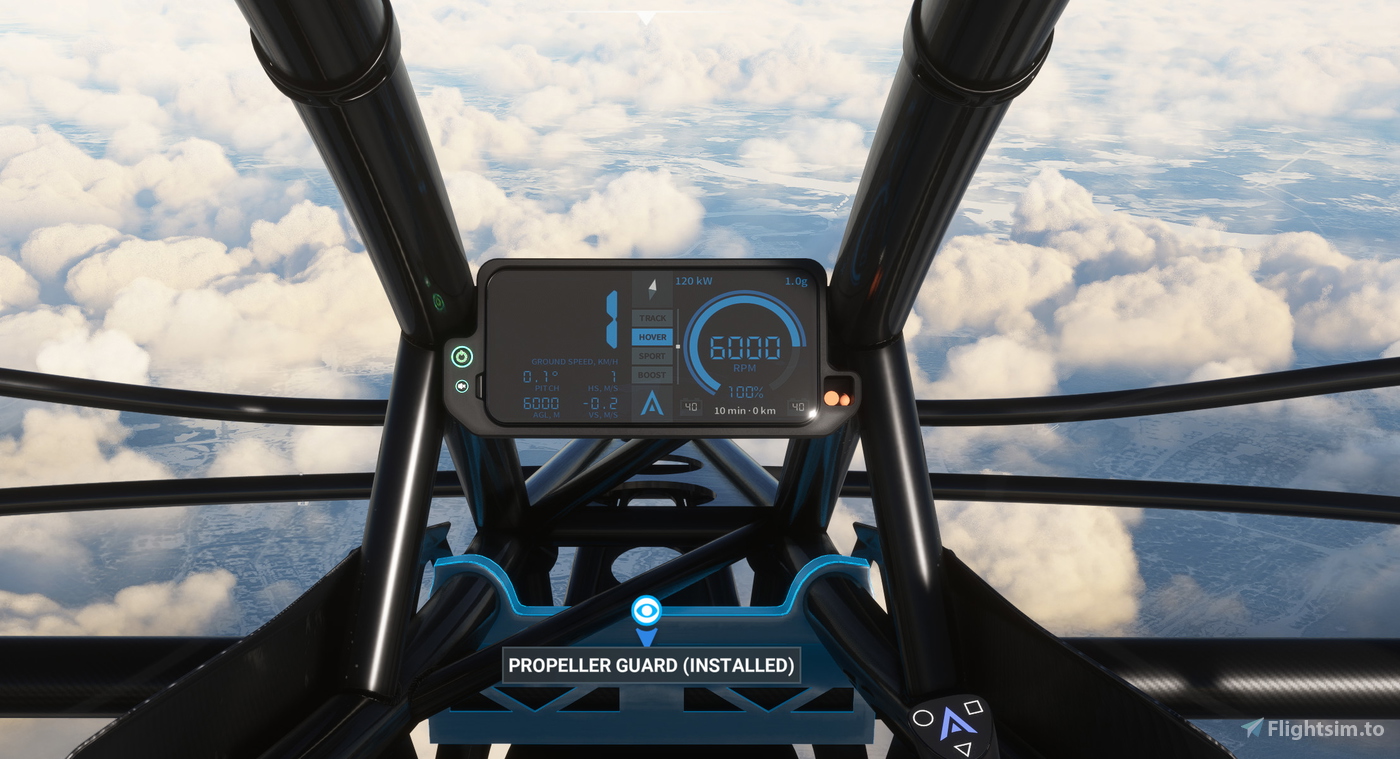Select the Circle icon on the joystick head
Viewport: 1400px width, 759px height.
[923, 718]
